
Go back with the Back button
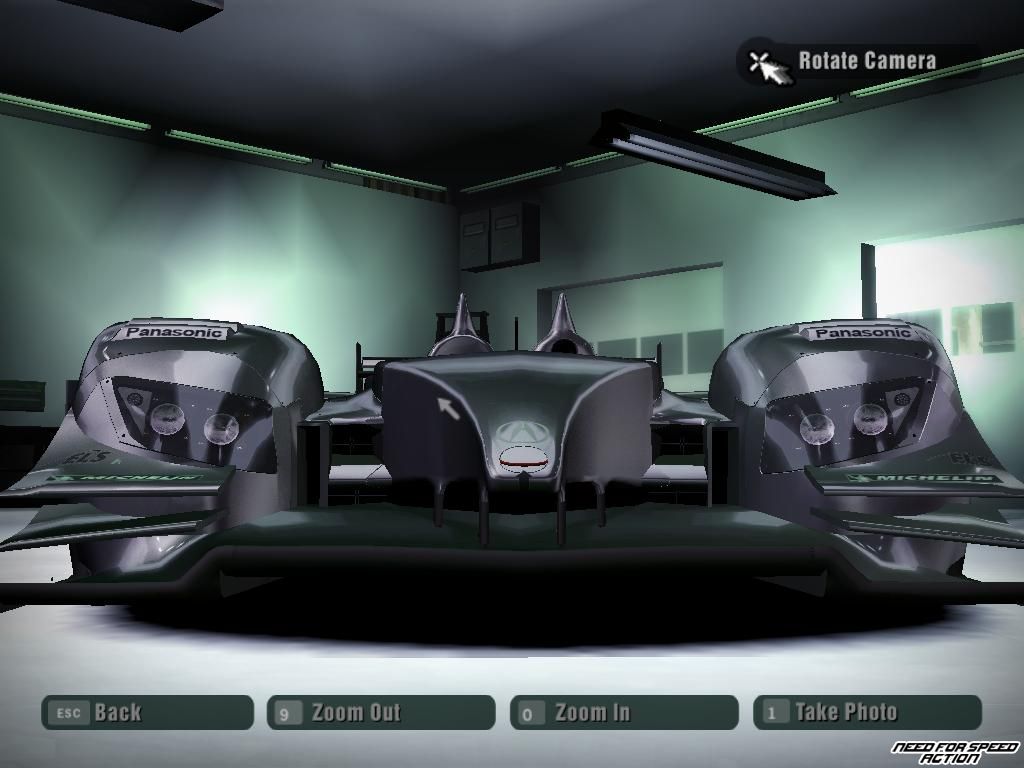147,713
